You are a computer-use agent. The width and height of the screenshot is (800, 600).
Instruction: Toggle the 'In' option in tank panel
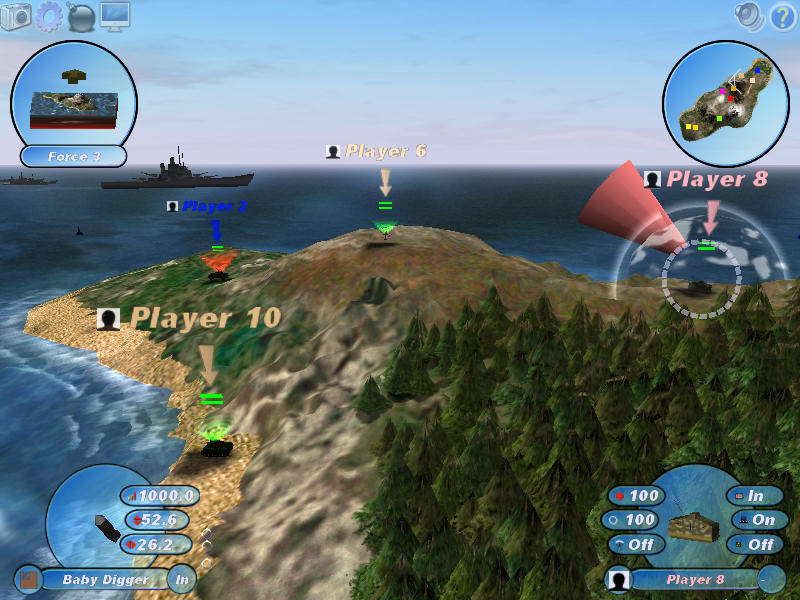coord(756,496)
